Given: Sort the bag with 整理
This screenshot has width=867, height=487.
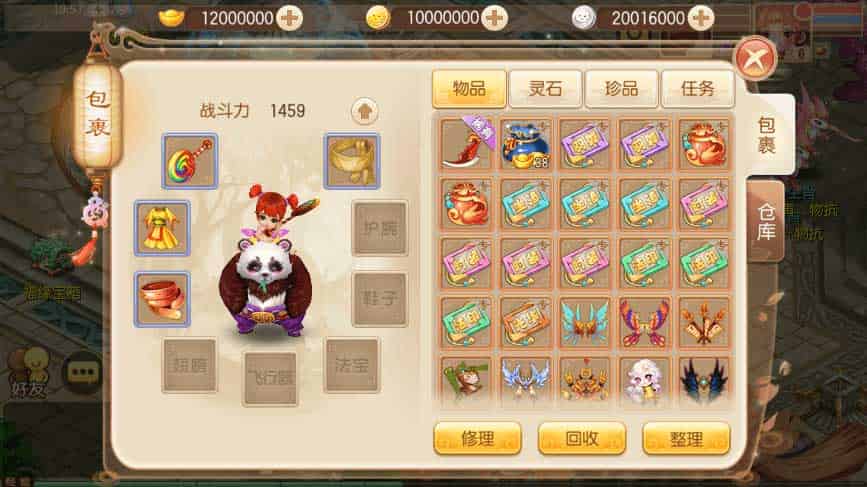Looking at the screenshot, I should pyautogui.click(x=686, y=438).
